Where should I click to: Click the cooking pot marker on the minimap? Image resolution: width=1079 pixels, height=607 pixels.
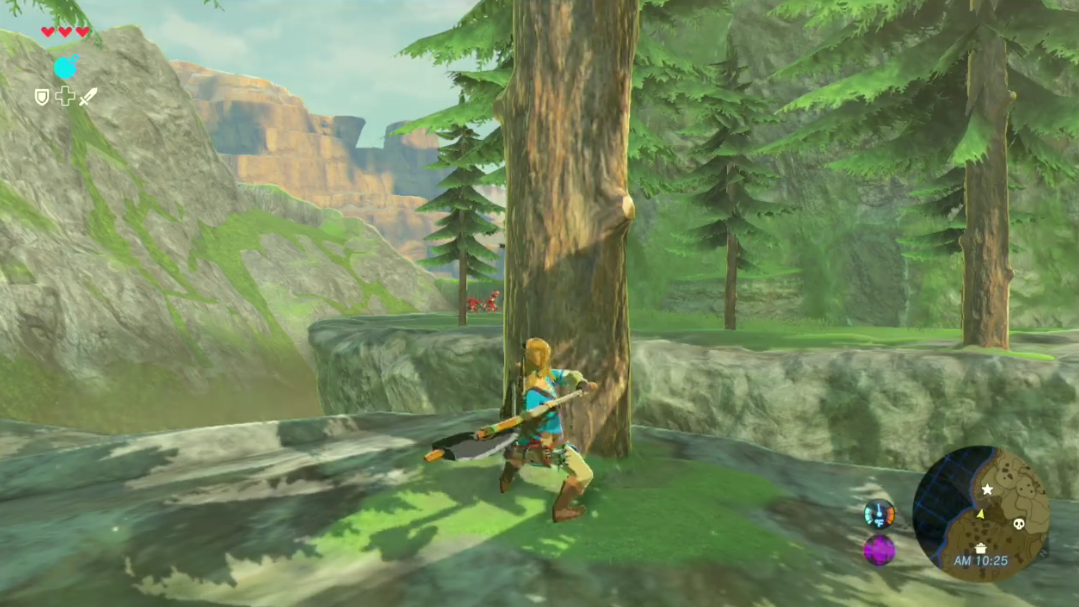tap(981, 547)
